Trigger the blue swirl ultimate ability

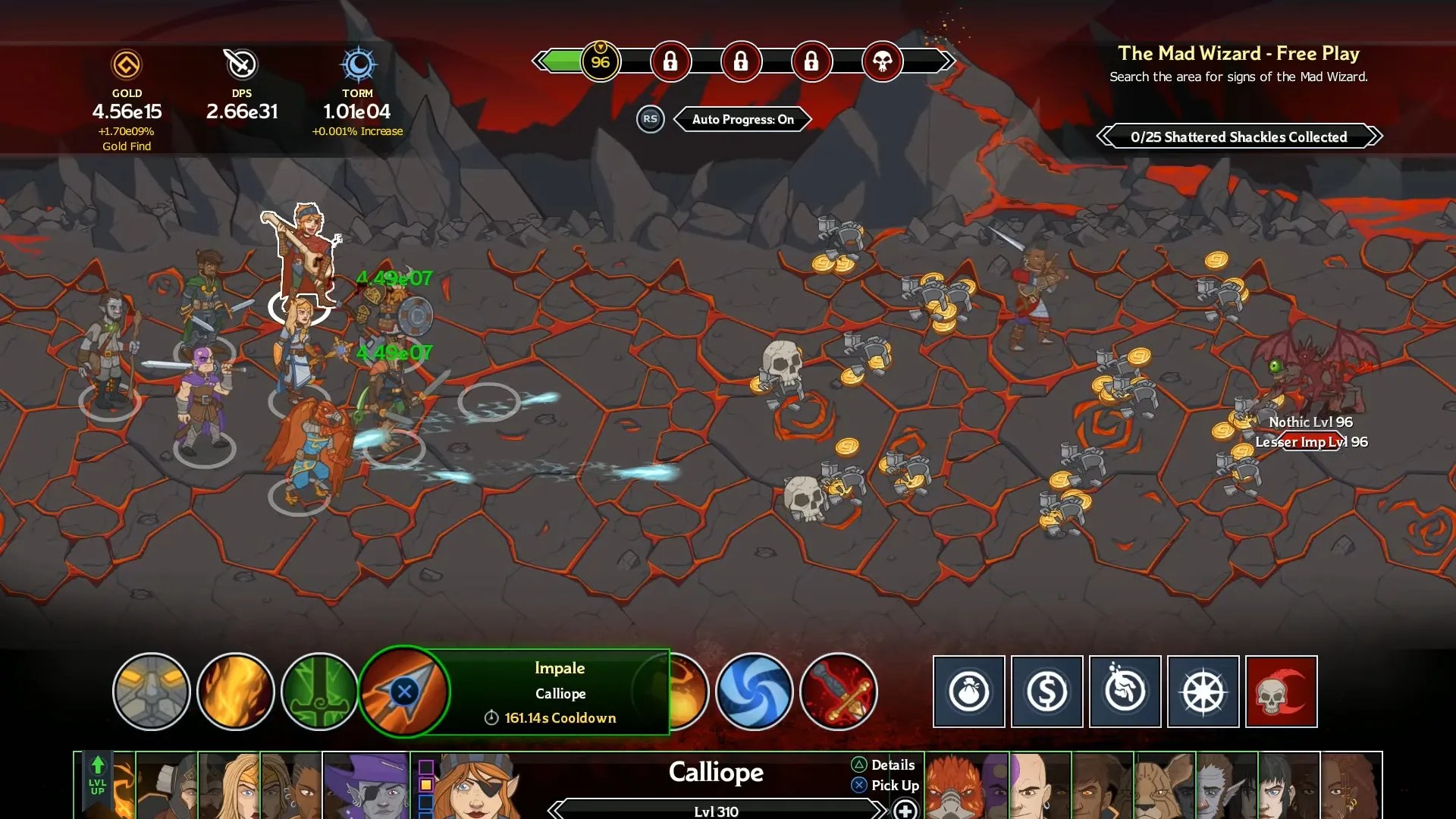tap(755, 692)
